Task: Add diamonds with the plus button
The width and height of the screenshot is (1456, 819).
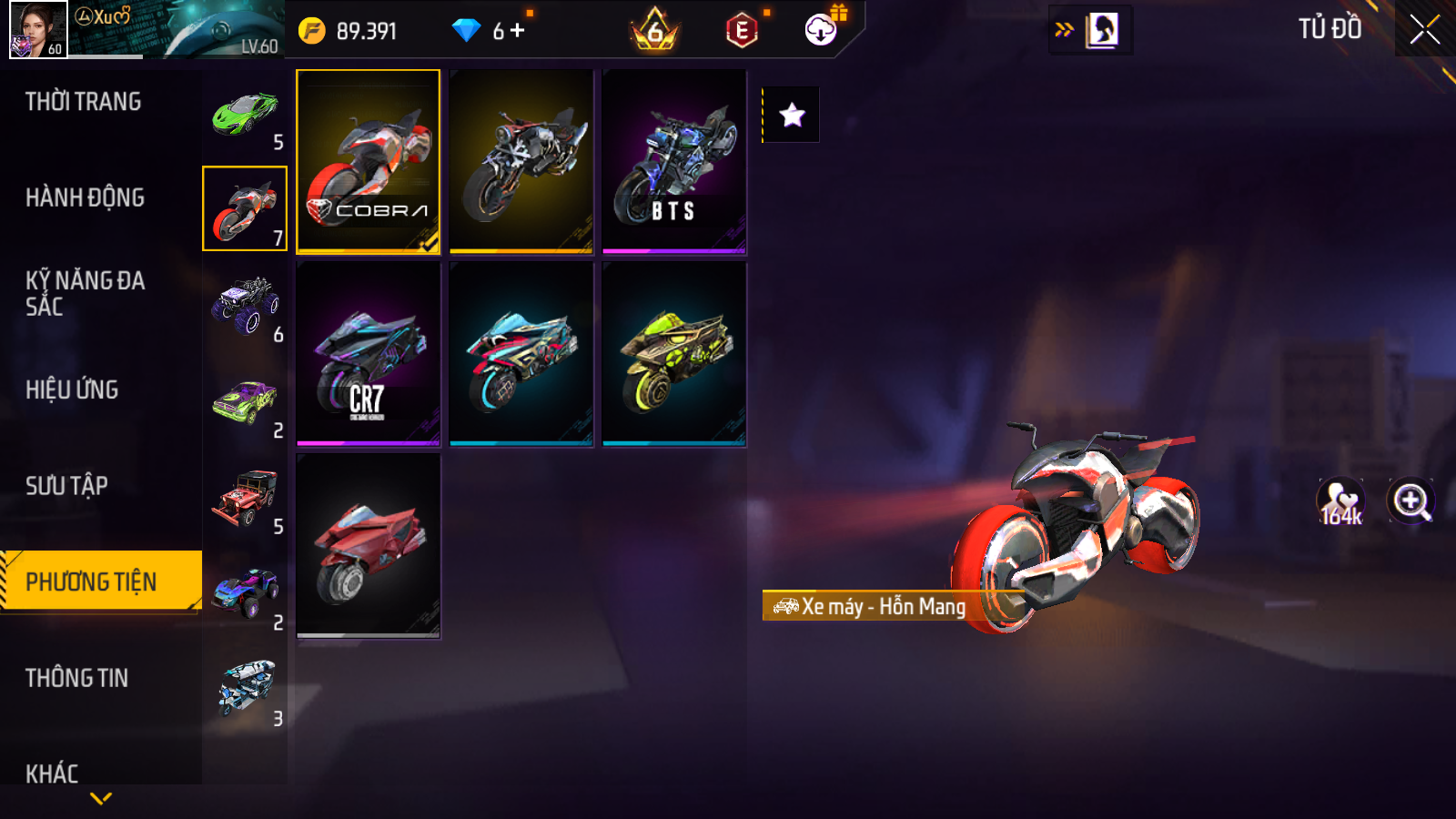Action: tap(518, 31)
